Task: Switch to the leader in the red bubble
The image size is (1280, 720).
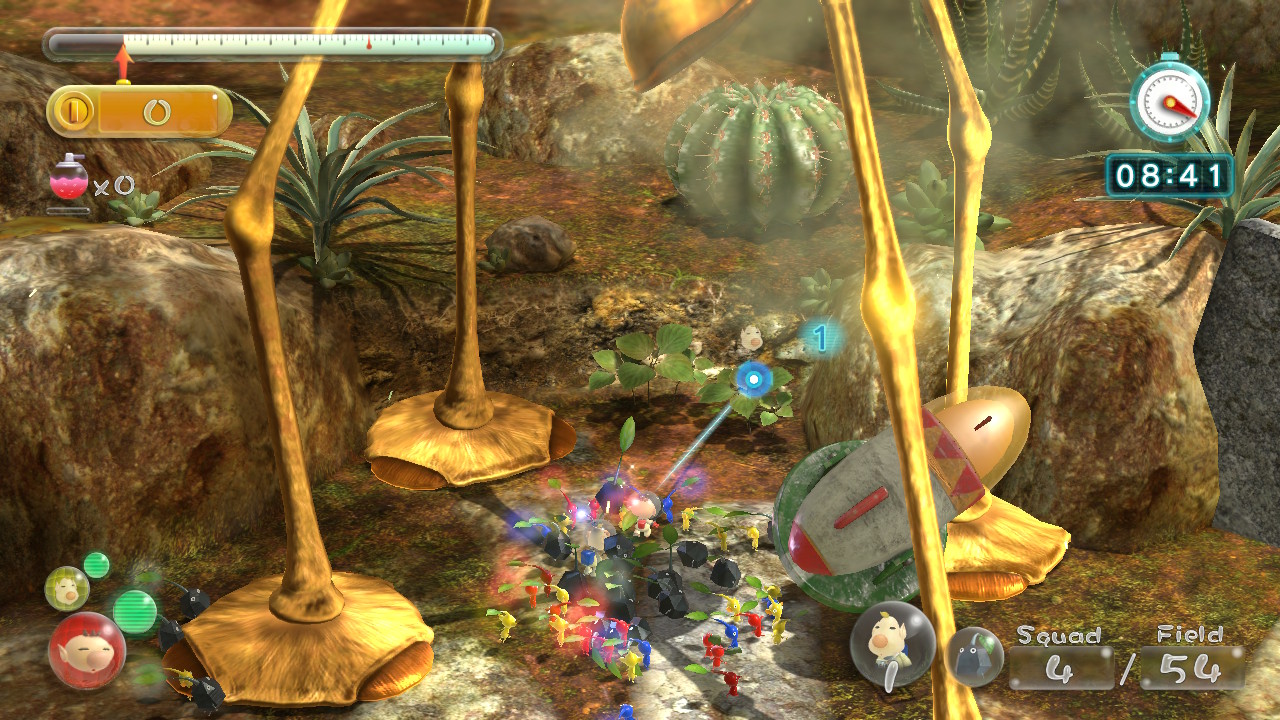Action: point(86,651)
